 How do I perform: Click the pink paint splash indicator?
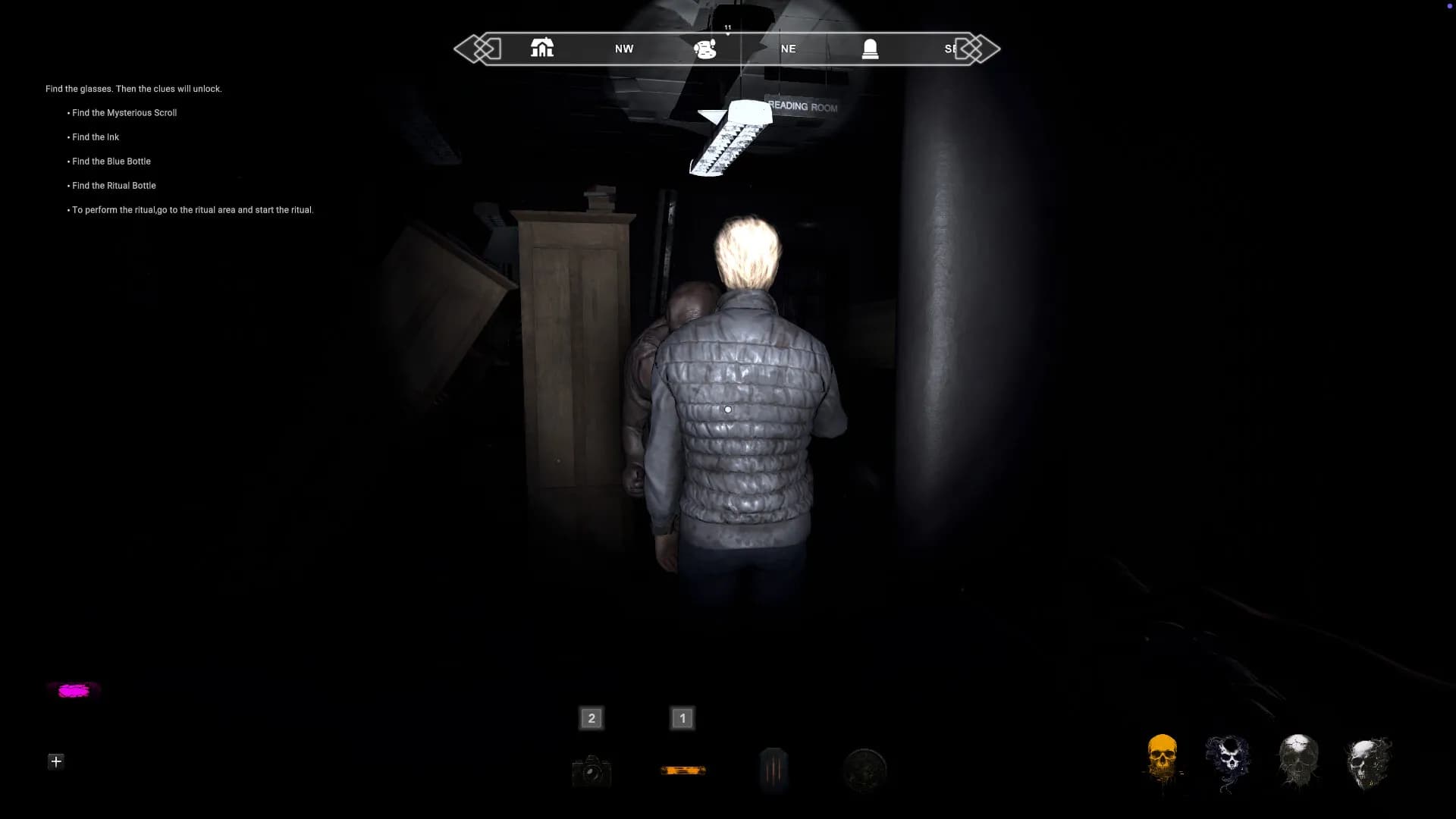pos(73,689)
